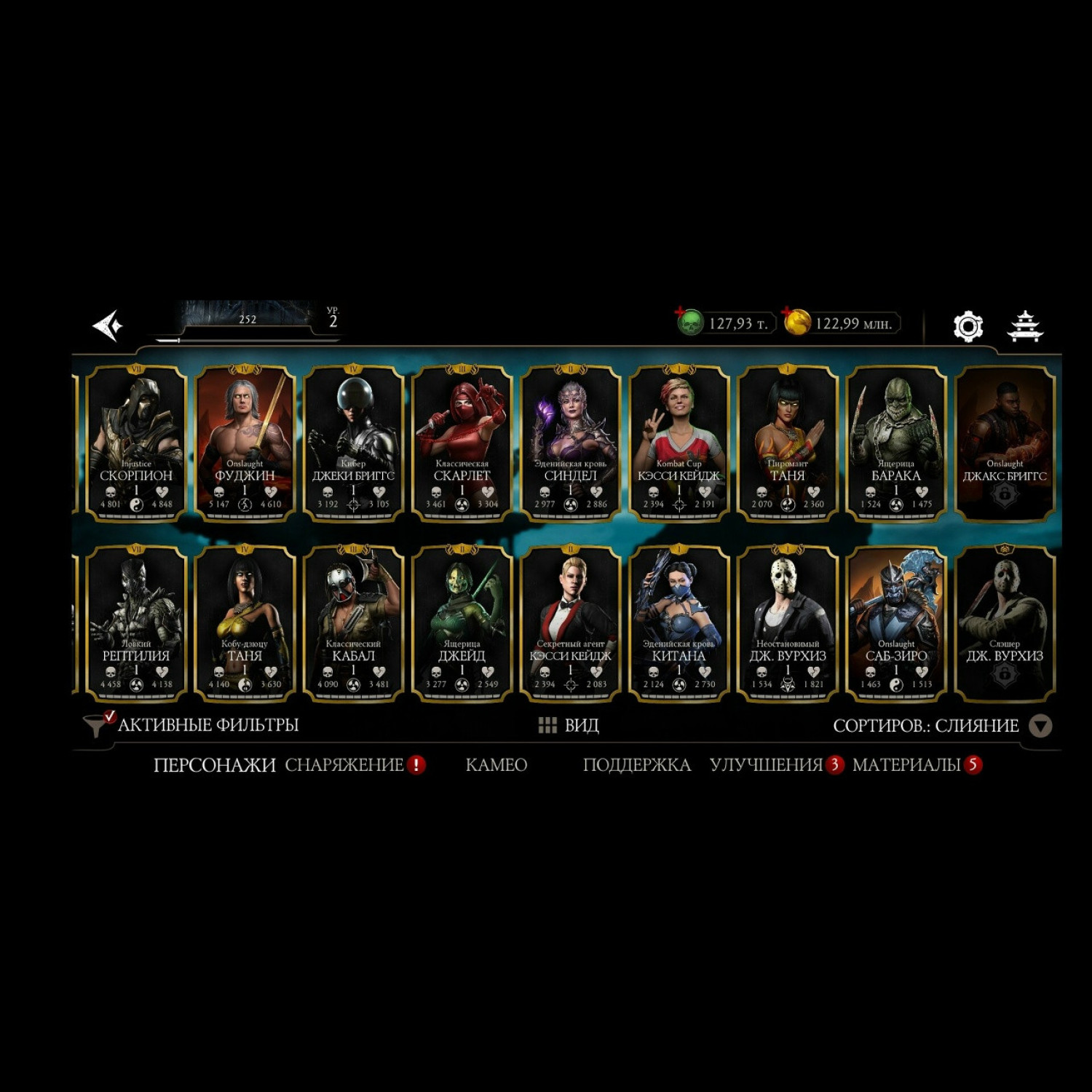Show the Materials tab
The image size is (1092, 1092).
[x=906, y=765]
